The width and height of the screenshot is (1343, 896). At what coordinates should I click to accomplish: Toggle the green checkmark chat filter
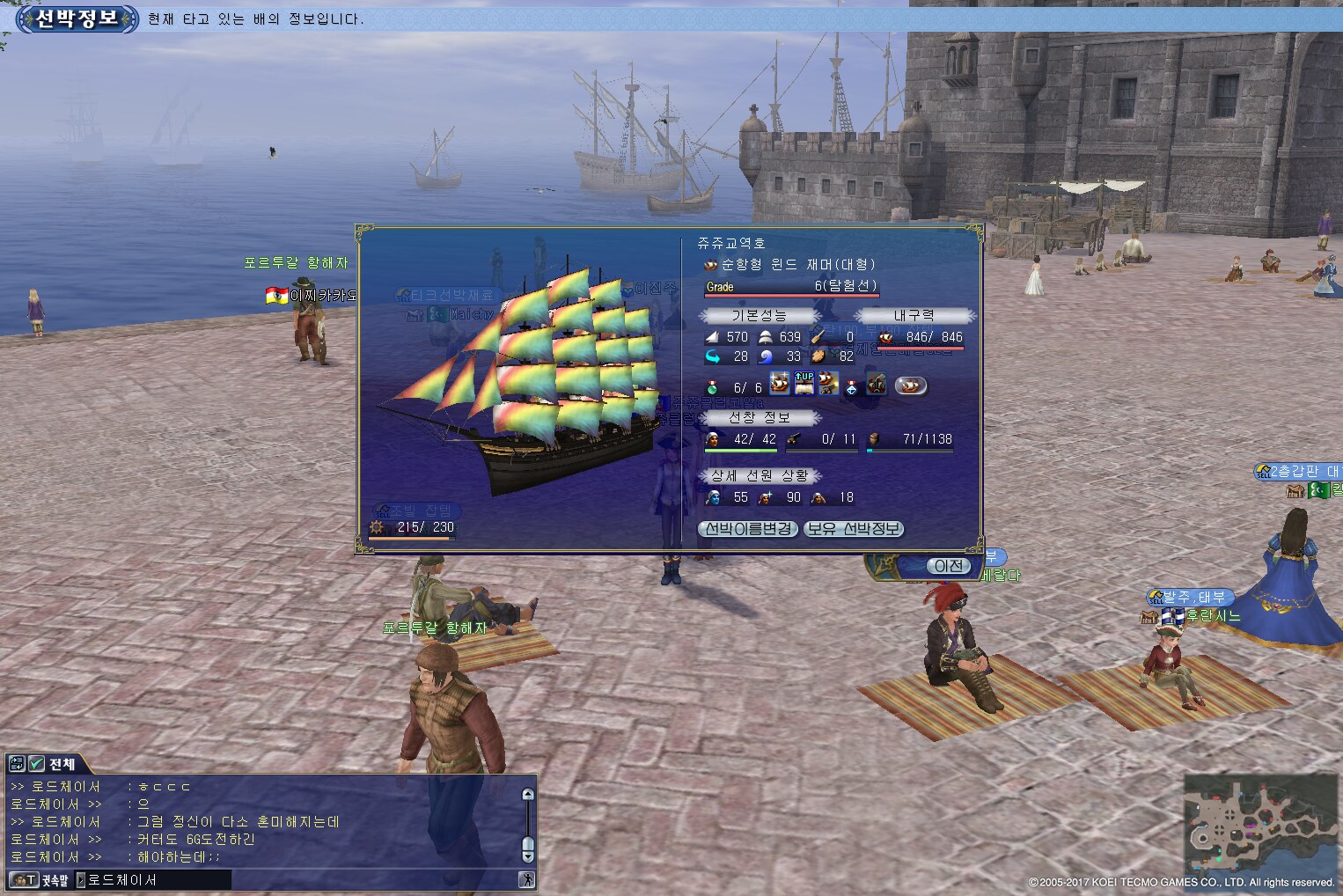(36, 764)
